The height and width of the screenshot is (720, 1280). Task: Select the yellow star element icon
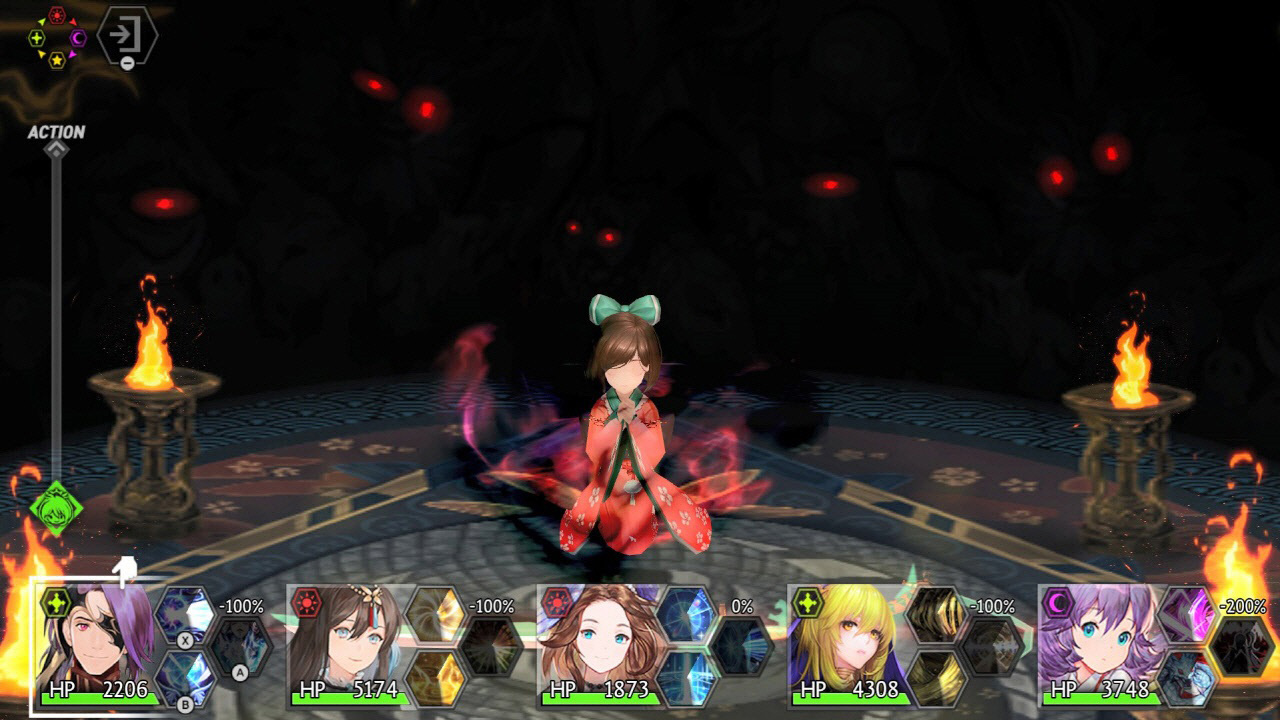click(x=57, y=60)
